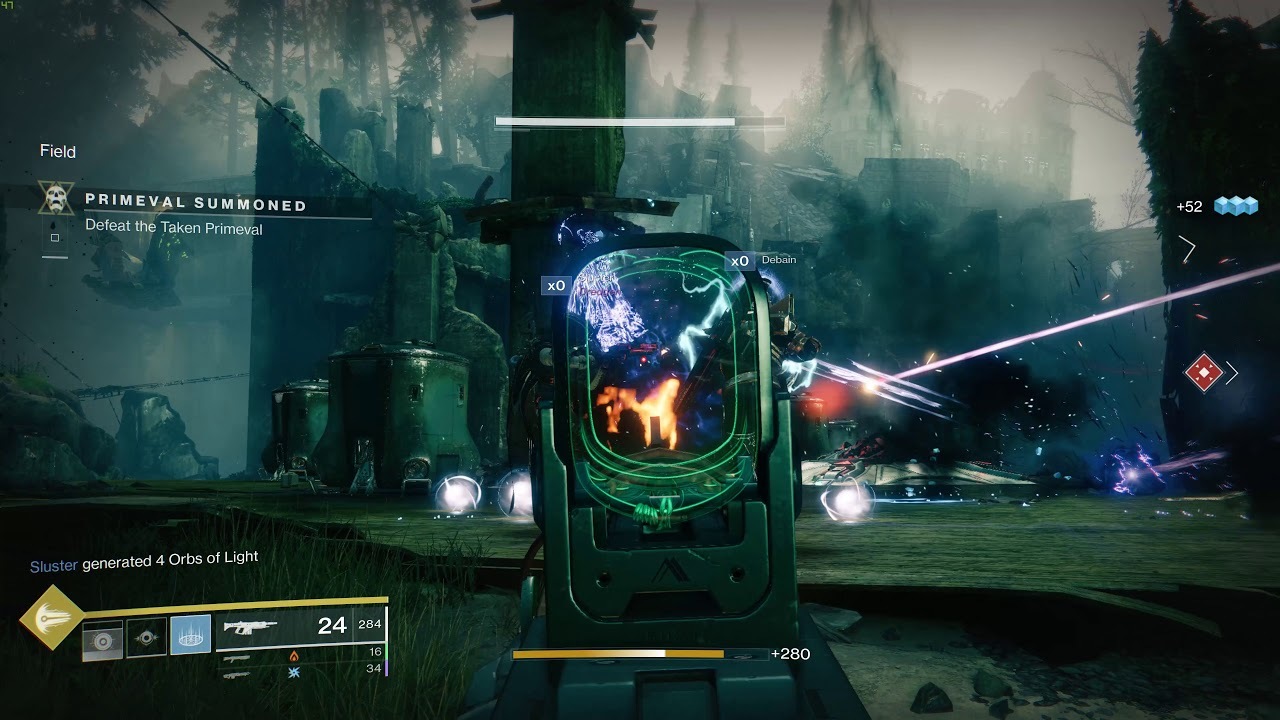Select the equipped primary weapon icon
Viewport: 1280px width, 720px height.
pyautogui.click(x=251, y=627)
